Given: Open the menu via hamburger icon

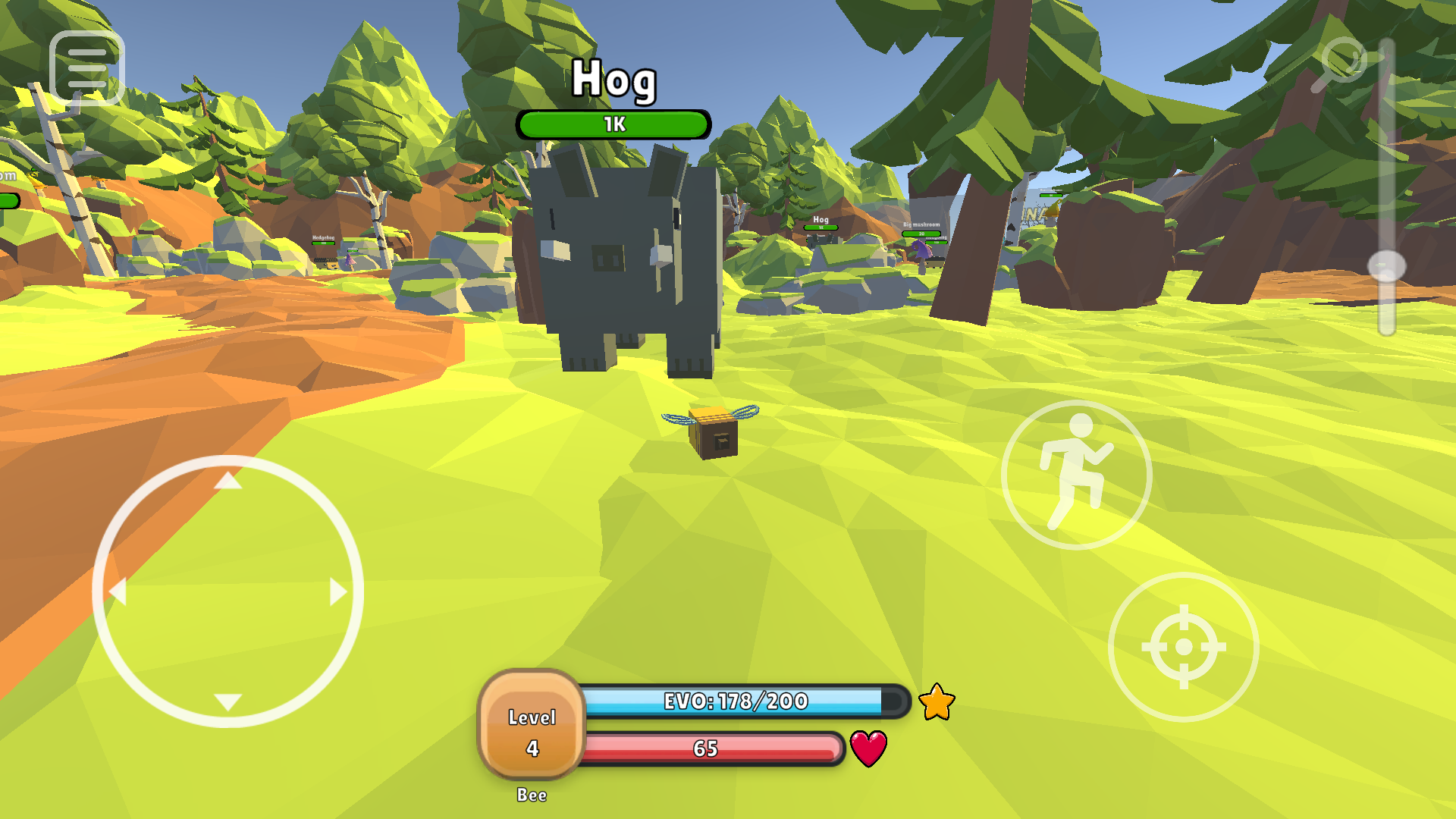Looking at the screenshot, I should tap(86, 67).
